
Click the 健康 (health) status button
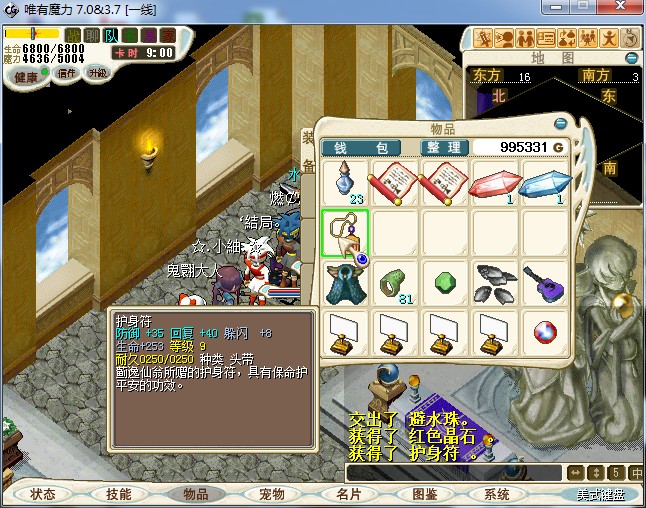click(x=27, y=77)
